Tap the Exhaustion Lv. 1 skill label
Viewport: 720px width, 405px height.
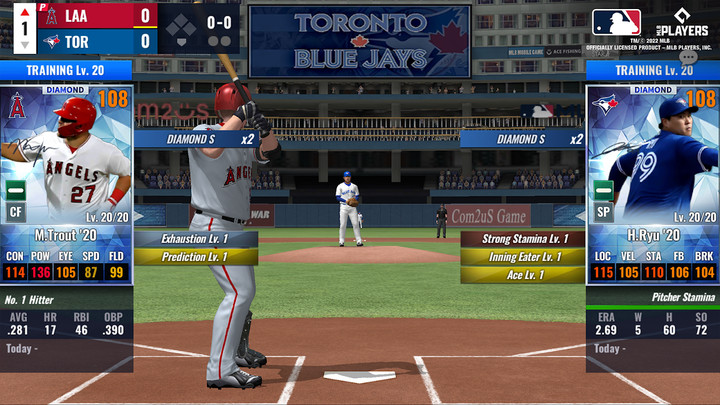(x=194, y=240)
